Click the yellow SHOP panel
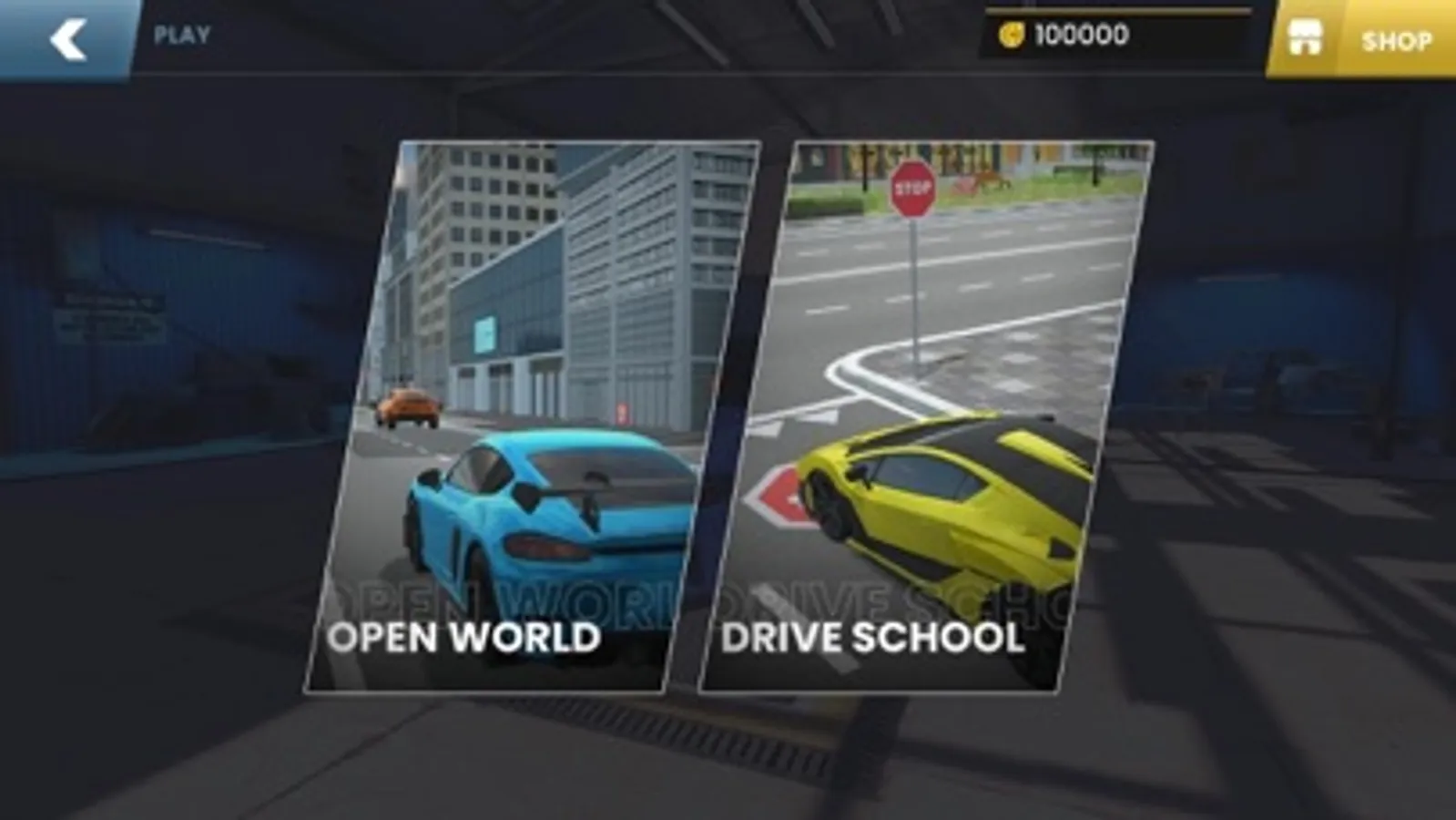The width and height of the screenshot is (1456, 820). [x=1366, y=40]
